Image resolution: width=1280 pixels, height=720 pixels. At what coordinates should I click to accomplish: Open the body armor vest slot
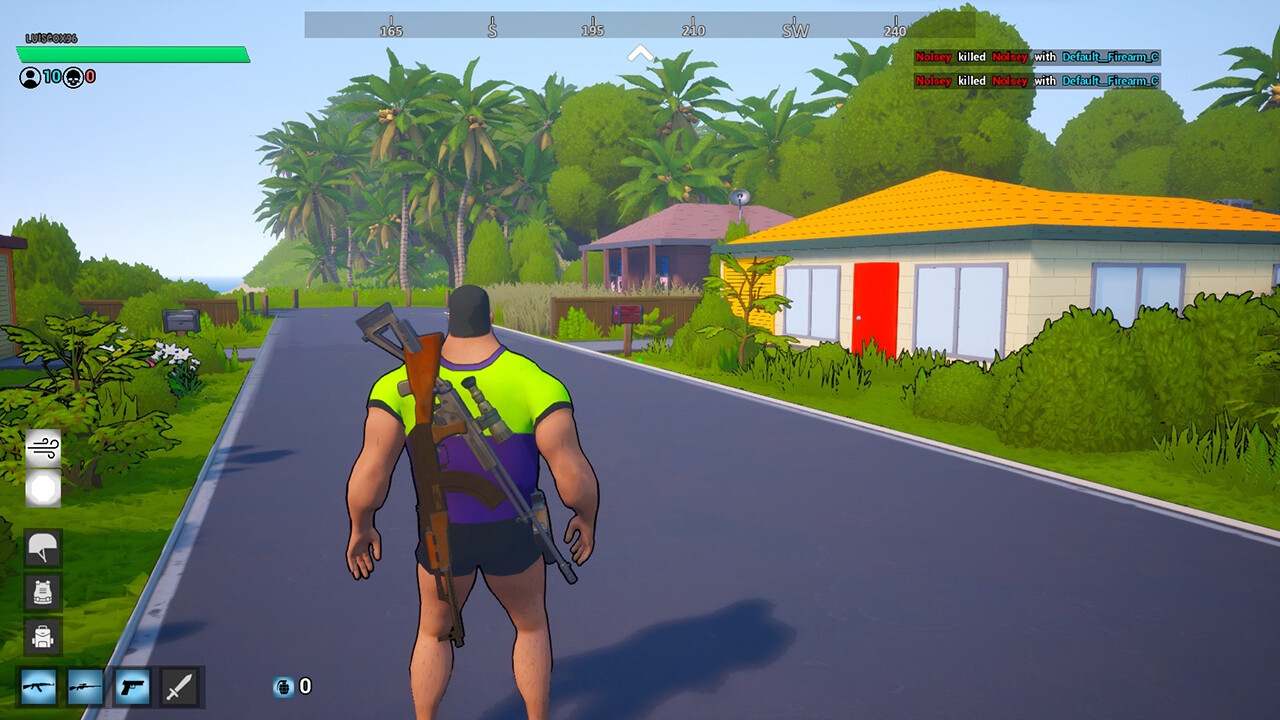[x=42, y=592]
